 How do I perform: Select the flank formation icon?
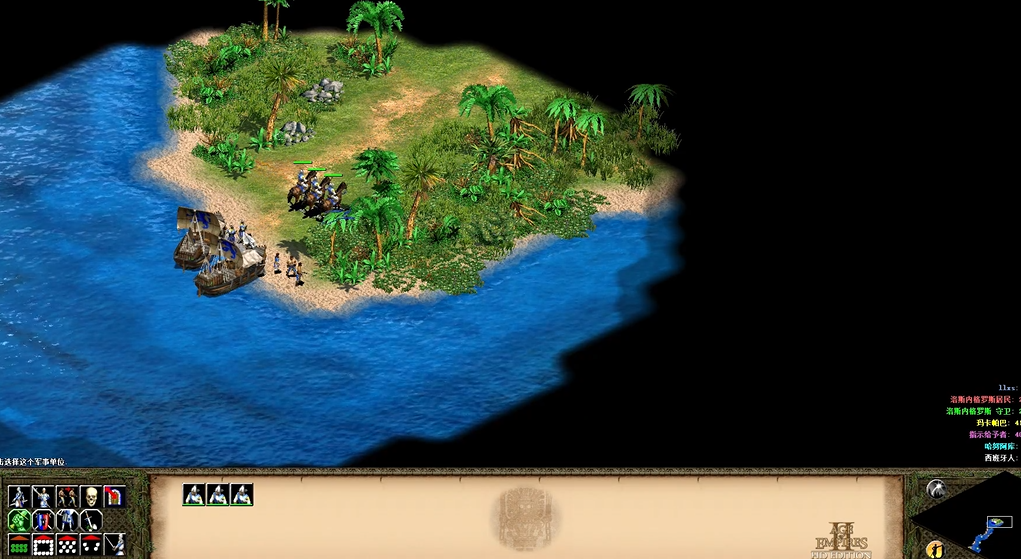[90, 545]
